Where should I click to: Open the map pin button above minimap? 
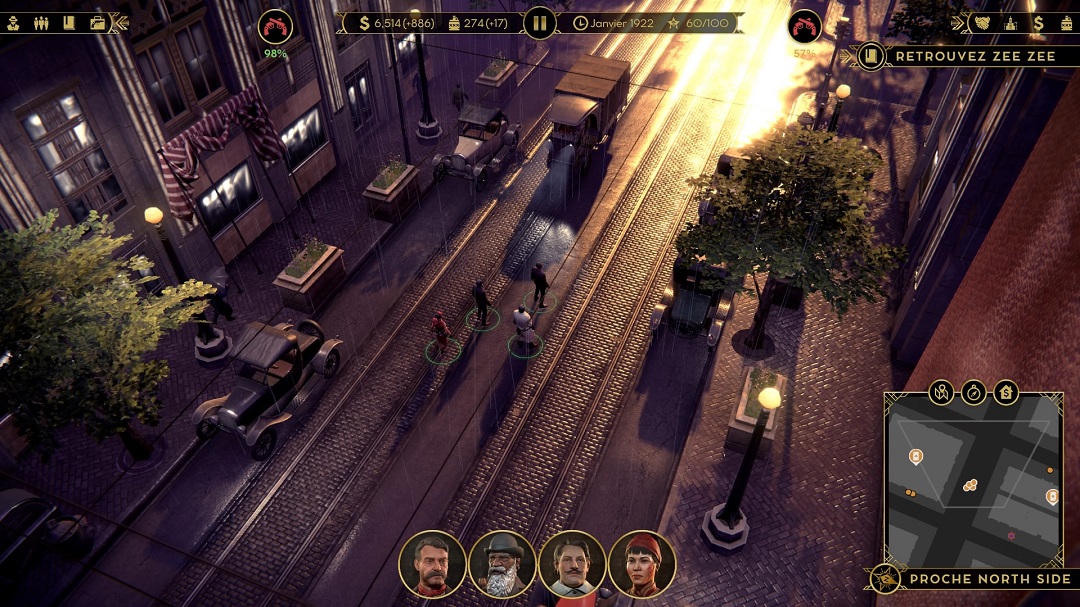(x=941, y=392)
